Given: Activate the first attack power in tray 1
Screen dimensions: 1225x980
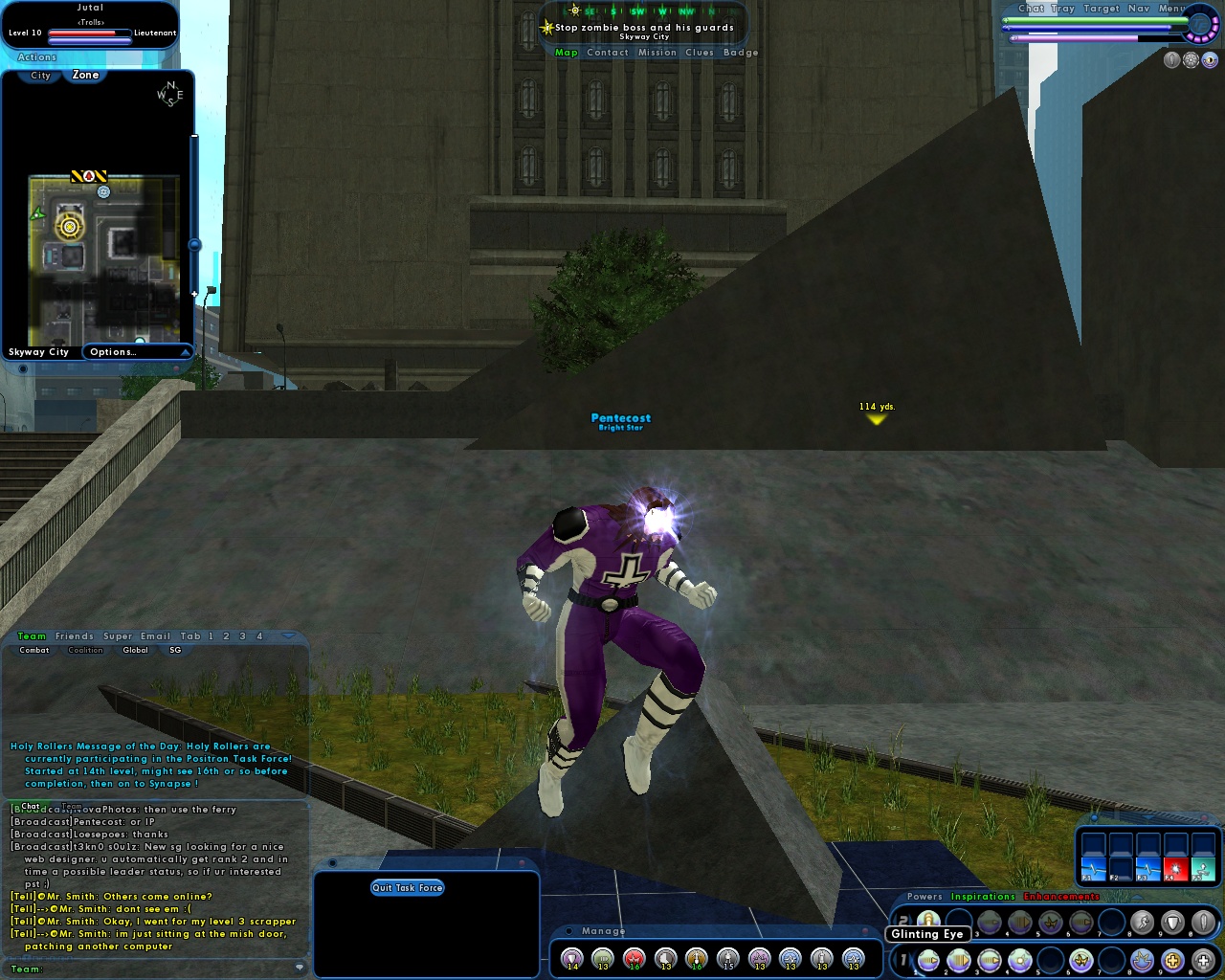Looking at the screenshot, I should pyautogui.click(x=928, y=959).
